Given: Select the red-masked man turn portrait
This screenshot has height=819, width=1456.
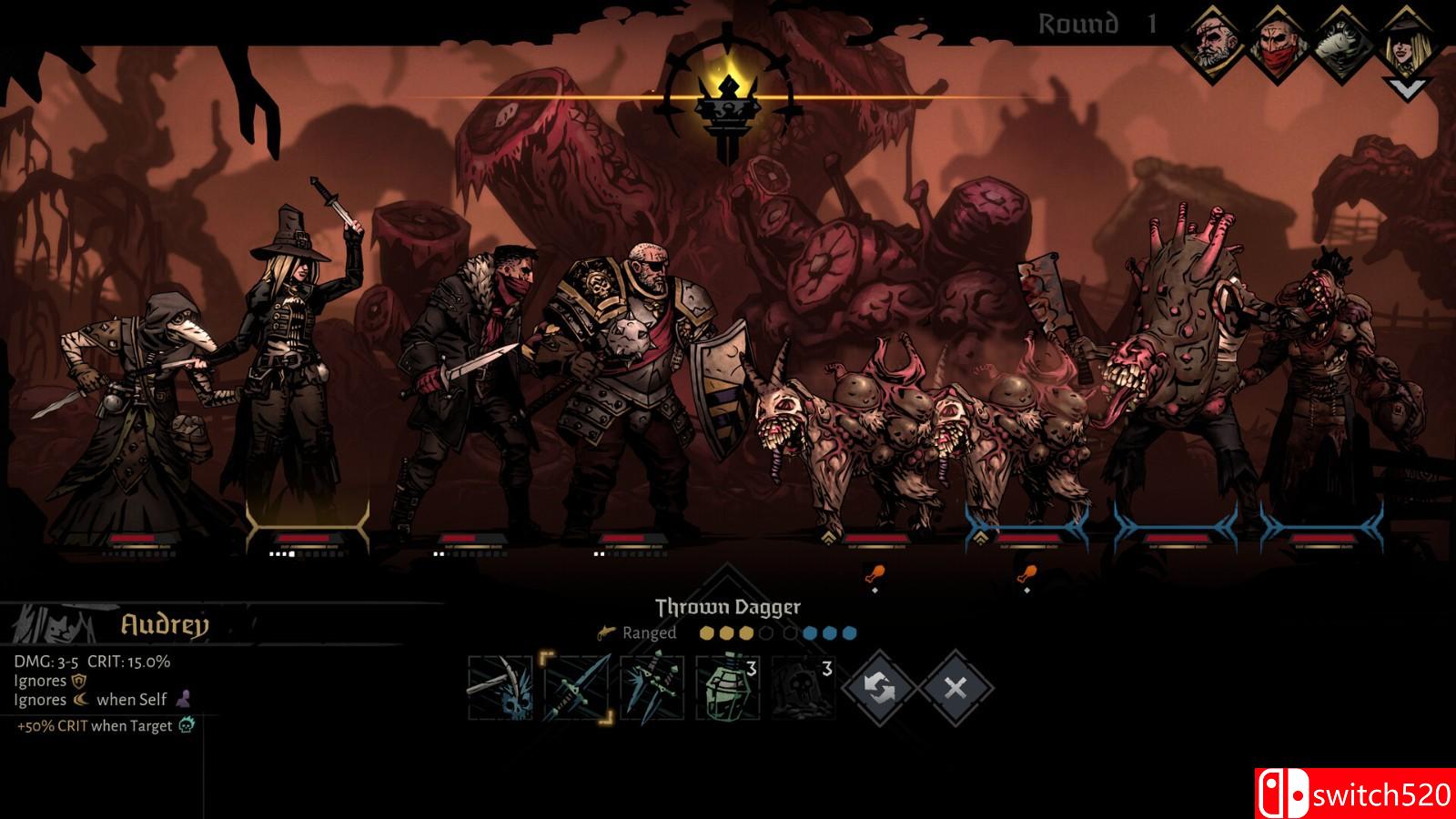Looking at the screenshot, I should tap(1279, 43).
